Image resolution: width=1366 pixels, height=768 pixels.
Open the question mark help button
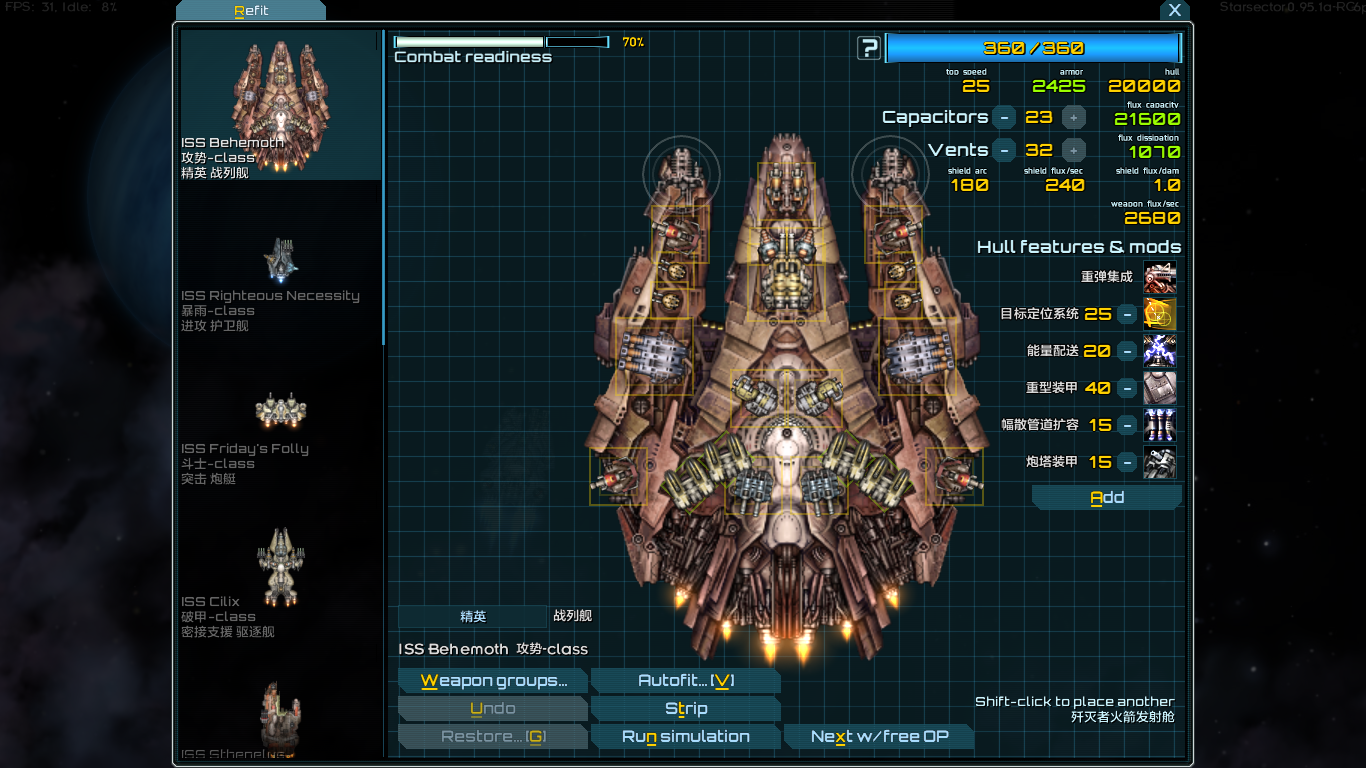[x=869, y=48]
